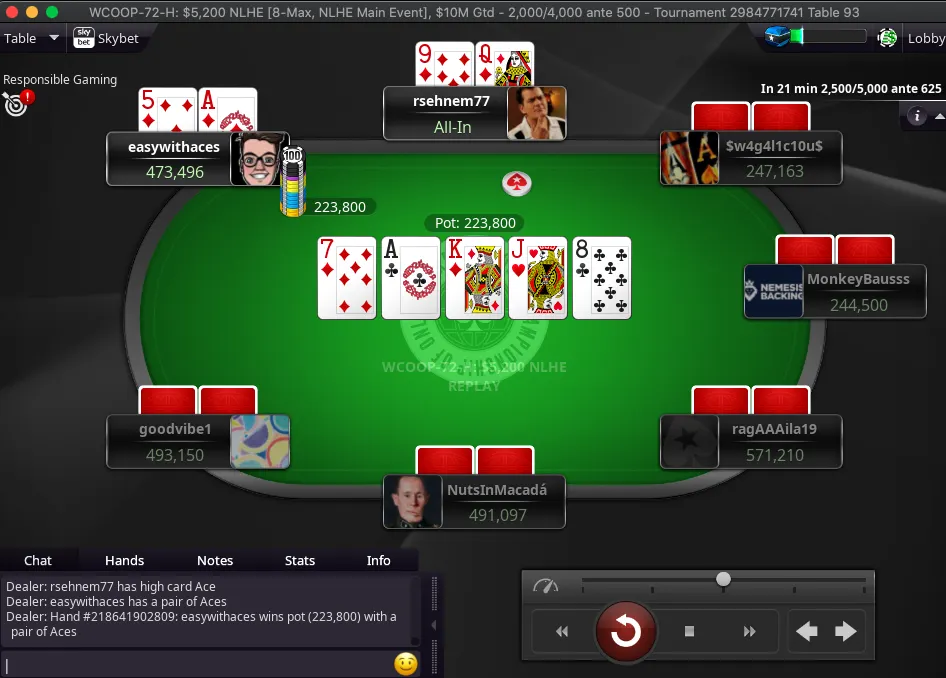Open the Notes tab
The height and width of the screenshot is (678, 946).
[x=215, y=560]
